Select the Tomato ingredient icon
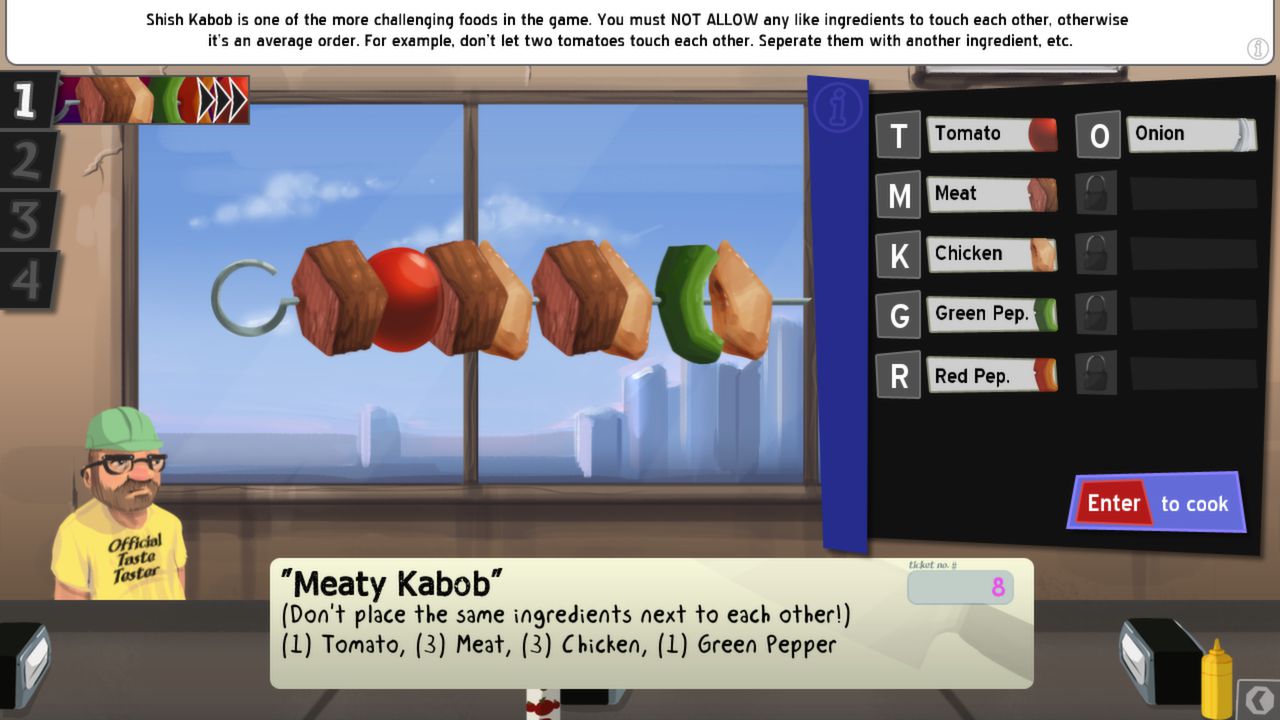 click(x=991, y=133)
